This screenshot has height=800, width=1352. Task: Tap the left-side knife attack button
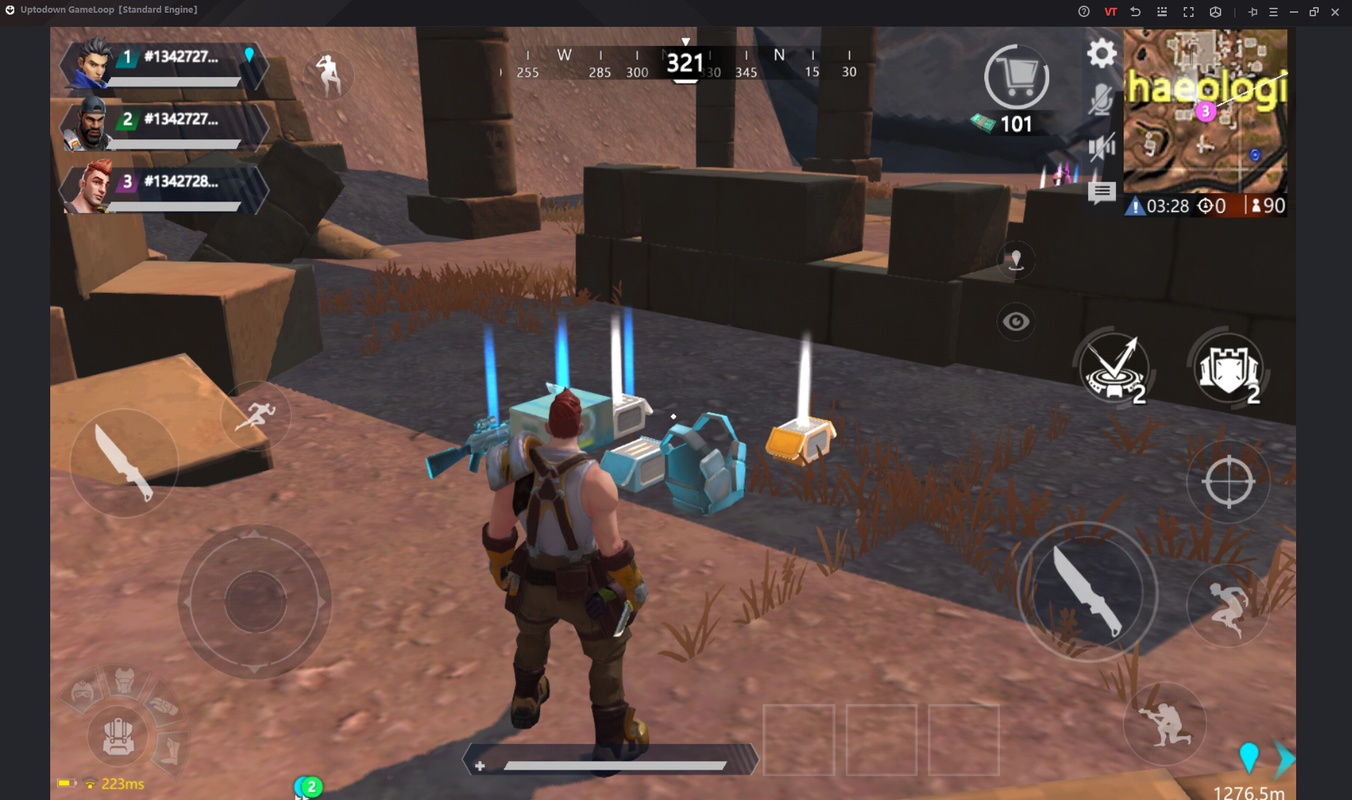(124, 462)
